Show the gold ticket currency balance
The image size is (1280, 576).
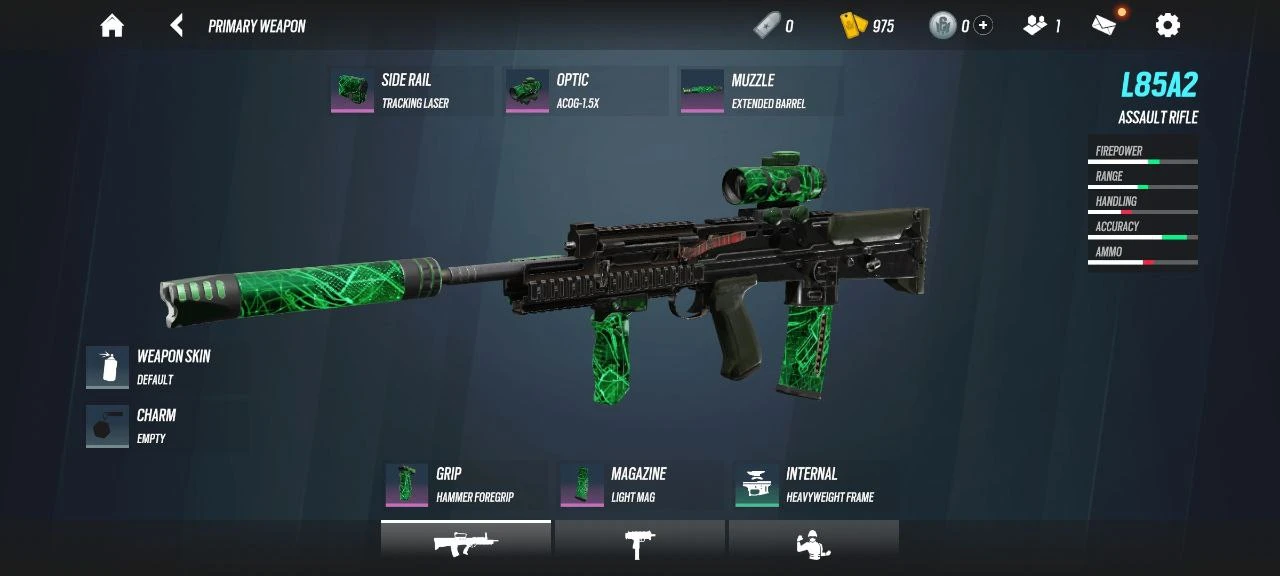867,26
